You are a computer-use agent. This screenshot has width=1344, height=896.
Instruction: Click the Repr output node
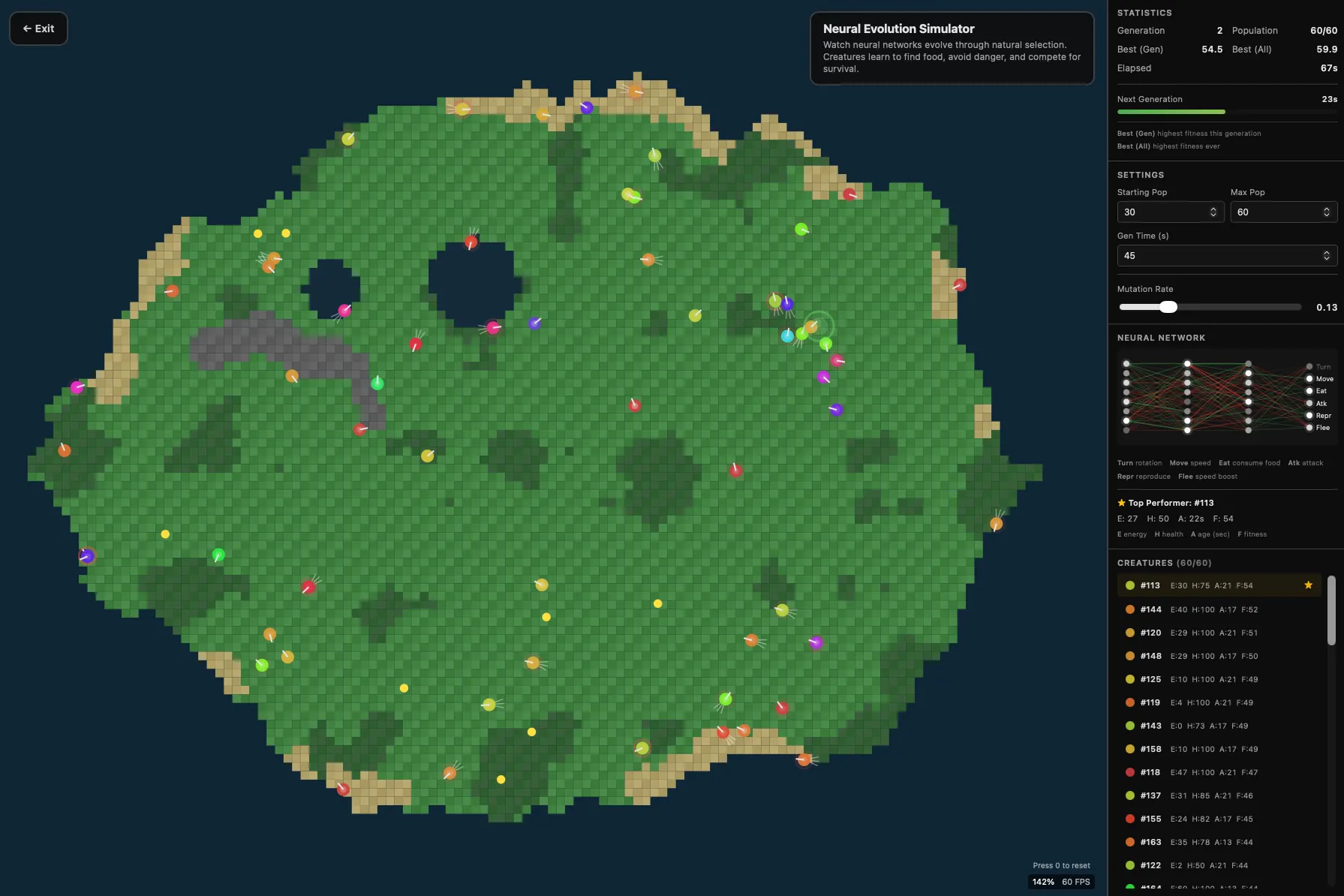[x=1309, y=415]
